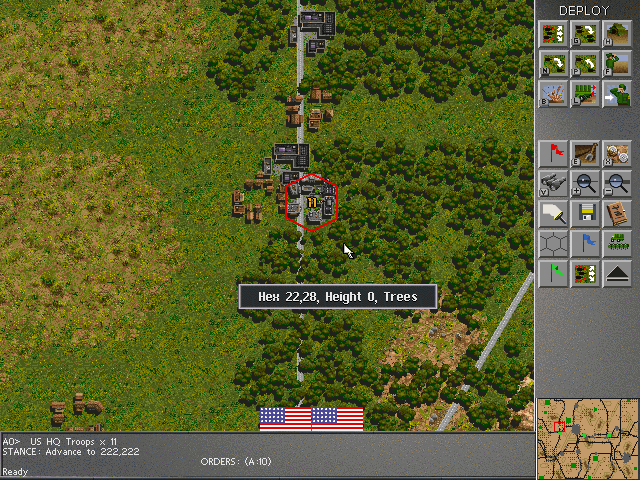Click the minimap overview
Screen dimensions: 640x480
[x=587, y=437]
